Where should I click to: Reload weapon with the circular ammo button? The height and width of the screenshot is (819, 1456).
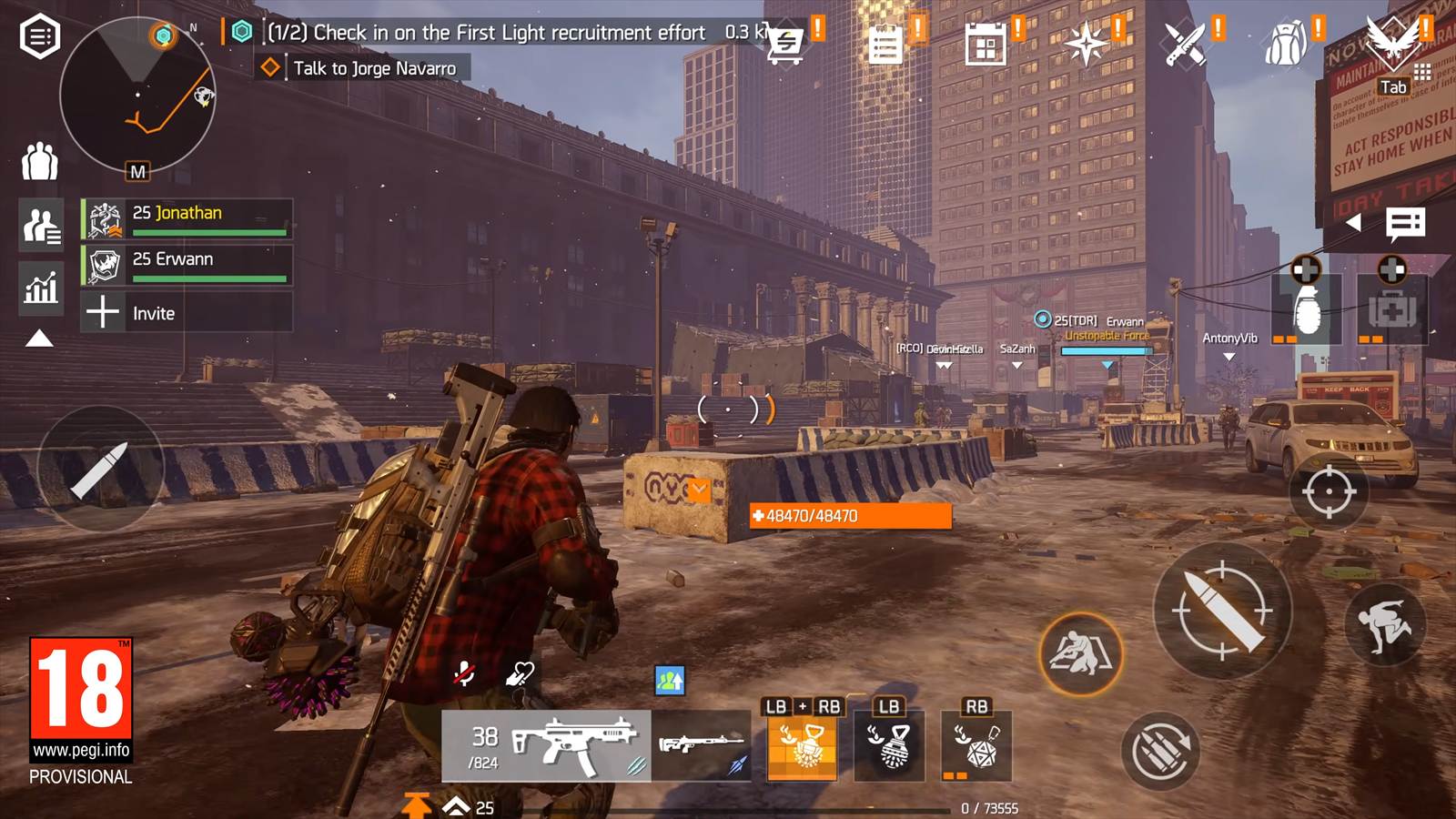tap(1160, 751)
